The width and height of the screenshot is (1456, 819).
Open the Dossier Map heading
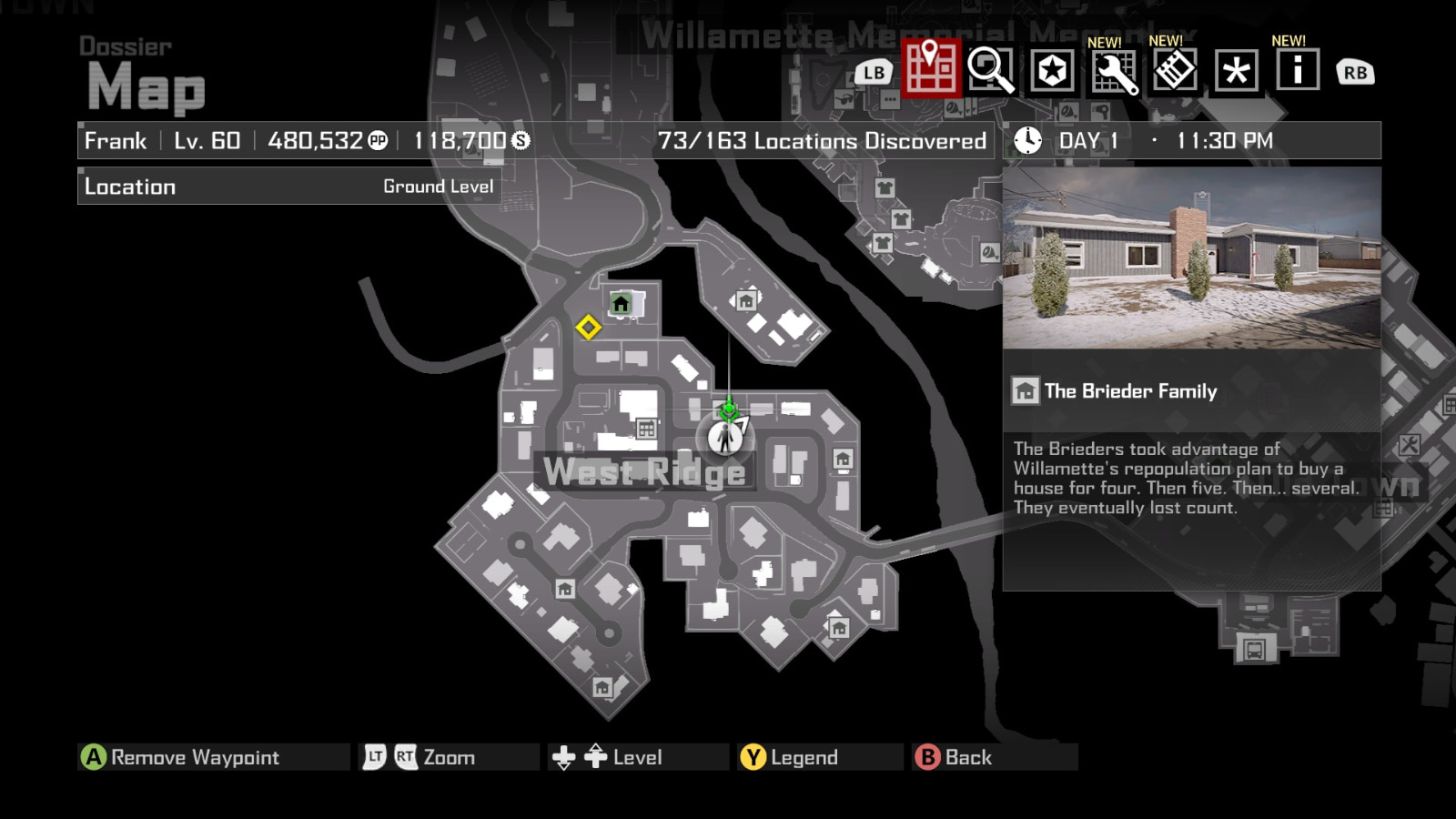pos(143,73)
